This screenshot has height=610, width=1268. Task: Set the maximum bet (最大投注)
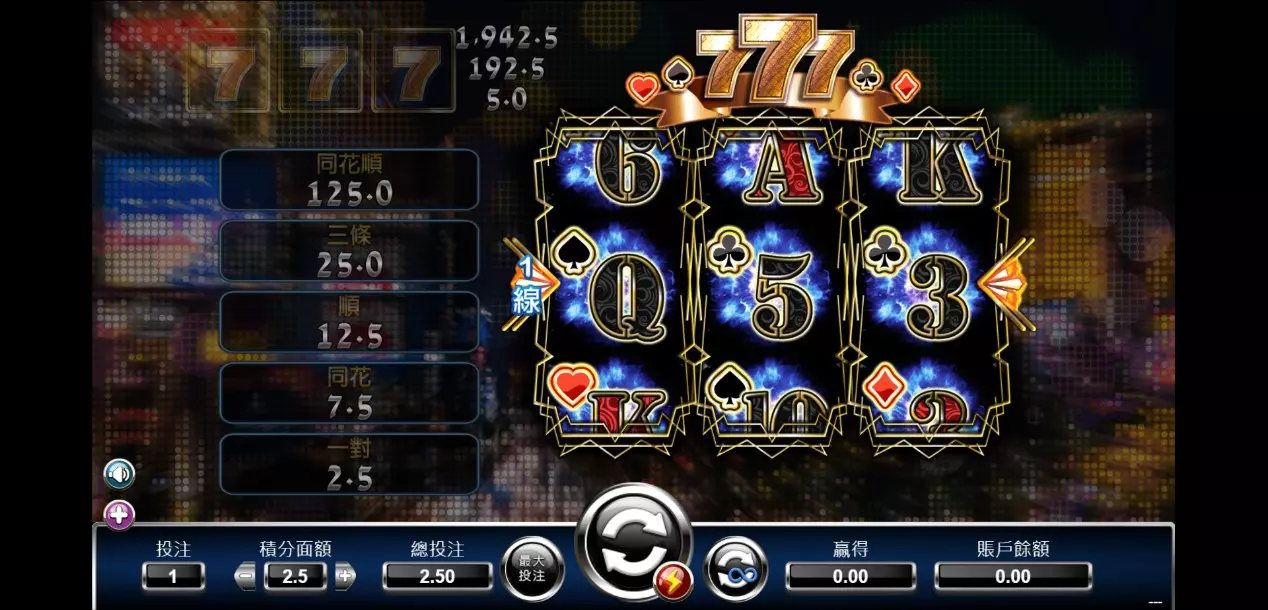point(532,569)
